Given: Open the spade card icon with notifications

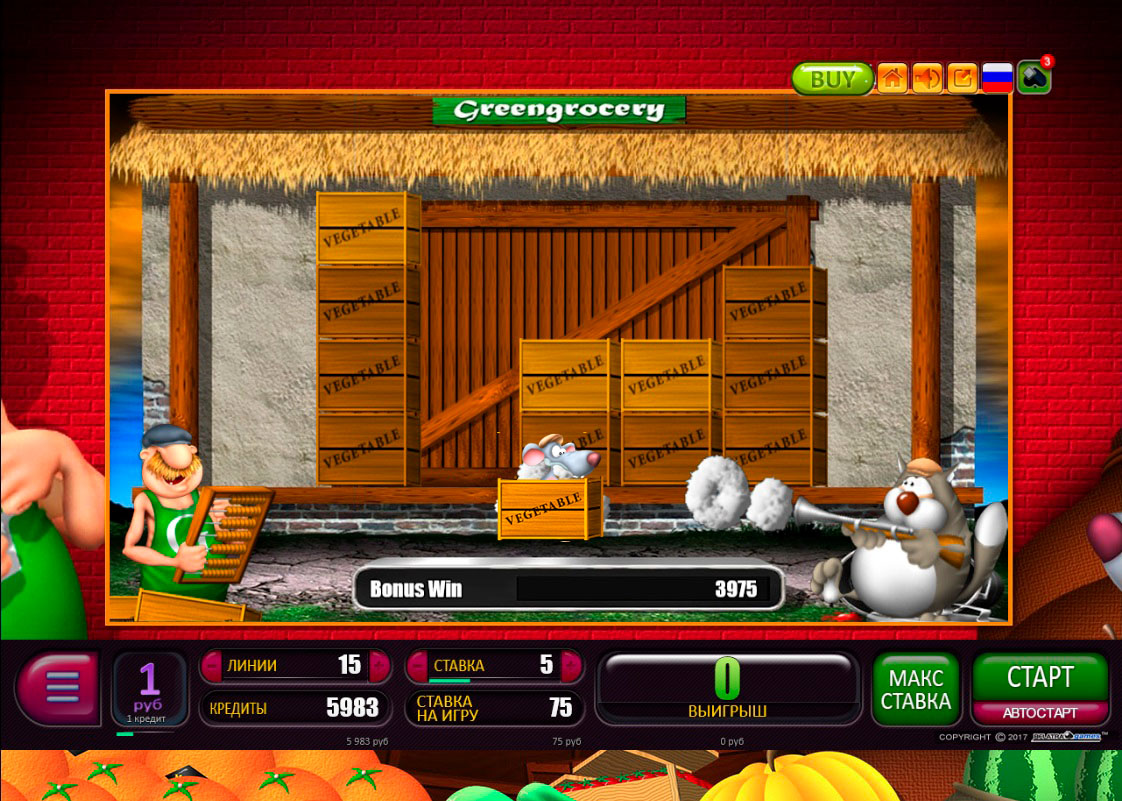Looking at the screenshot, I should (x=1033, y=78).
